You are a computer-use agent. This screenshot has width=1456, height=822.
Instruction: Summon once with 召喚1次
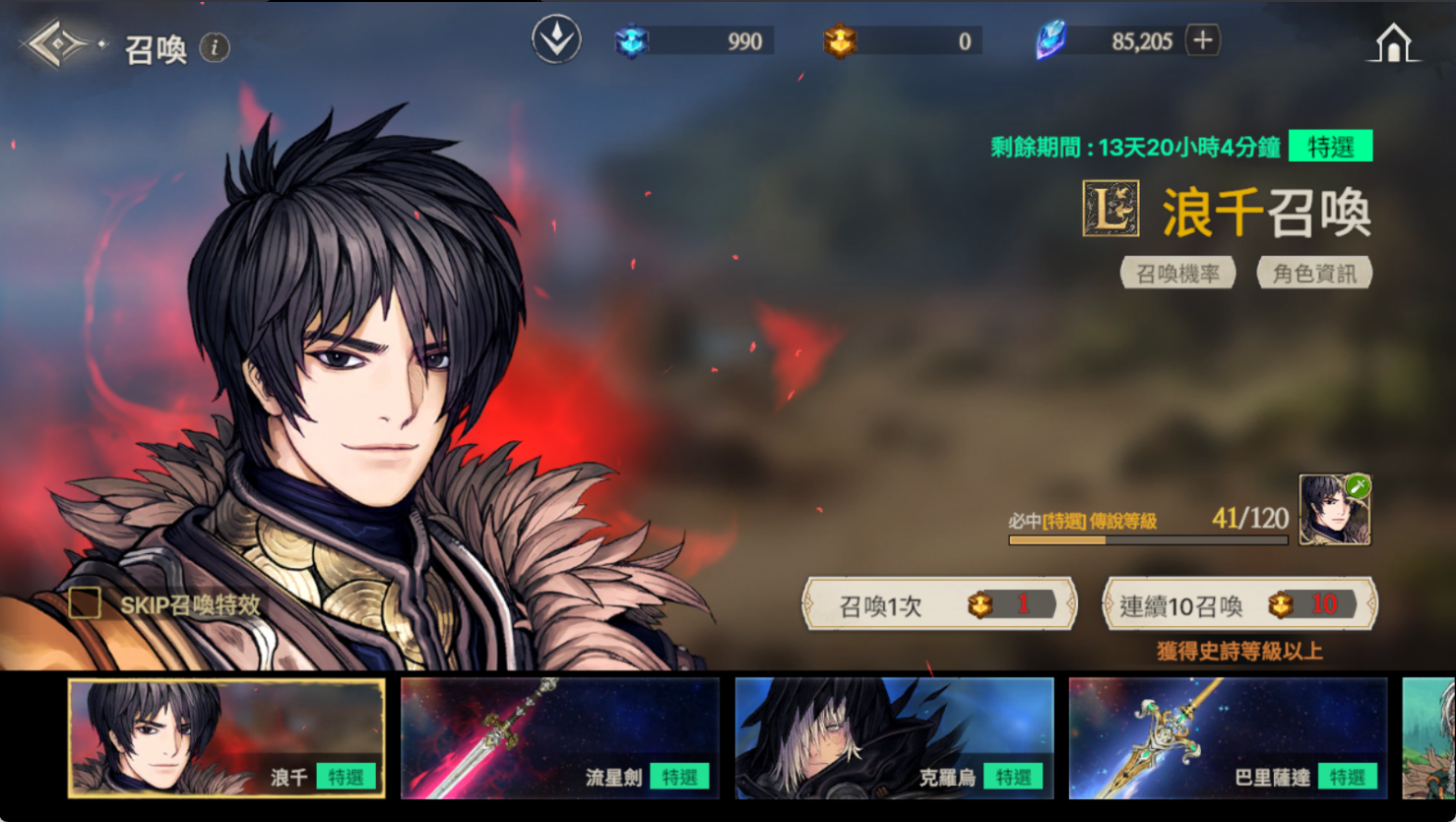tap(939, 604)
